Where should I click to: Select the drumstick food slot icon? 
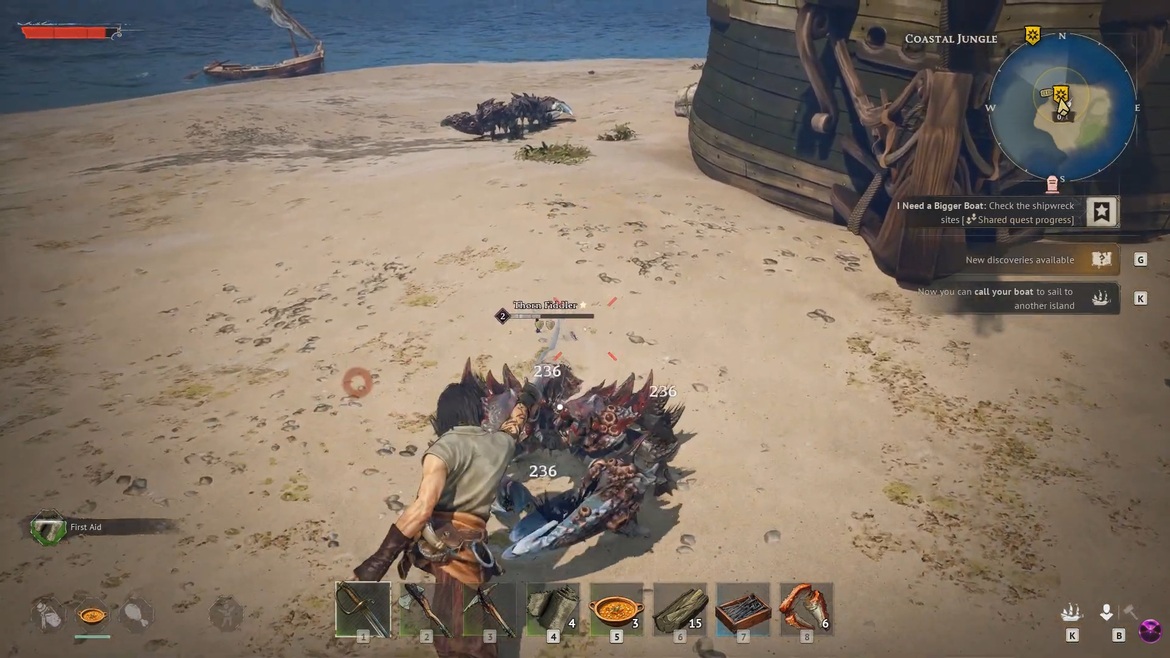(136, 614)
